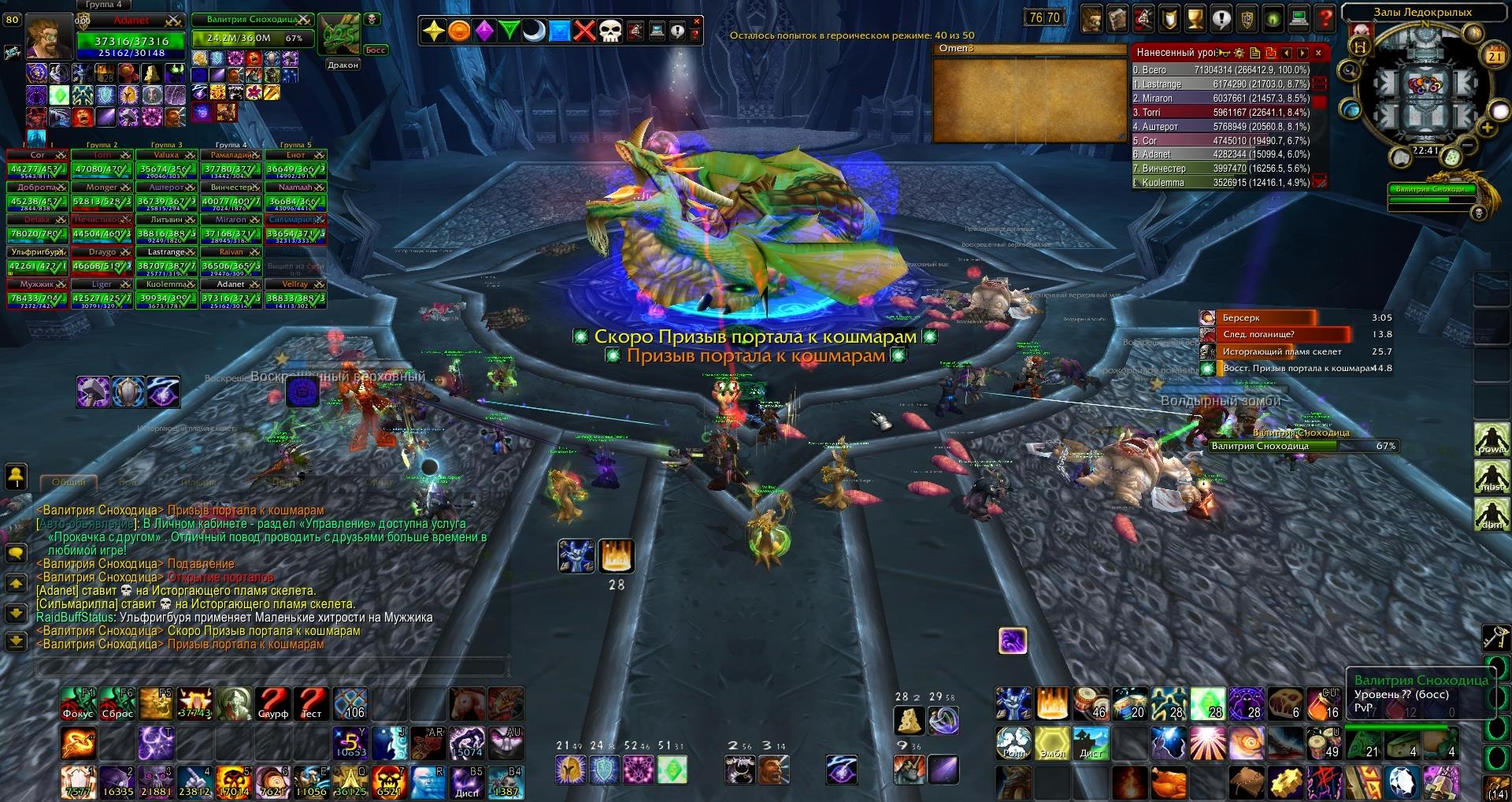Select the red cross raid marker
Viewport: 1512px width, 802px height.
tap(584, 32)
